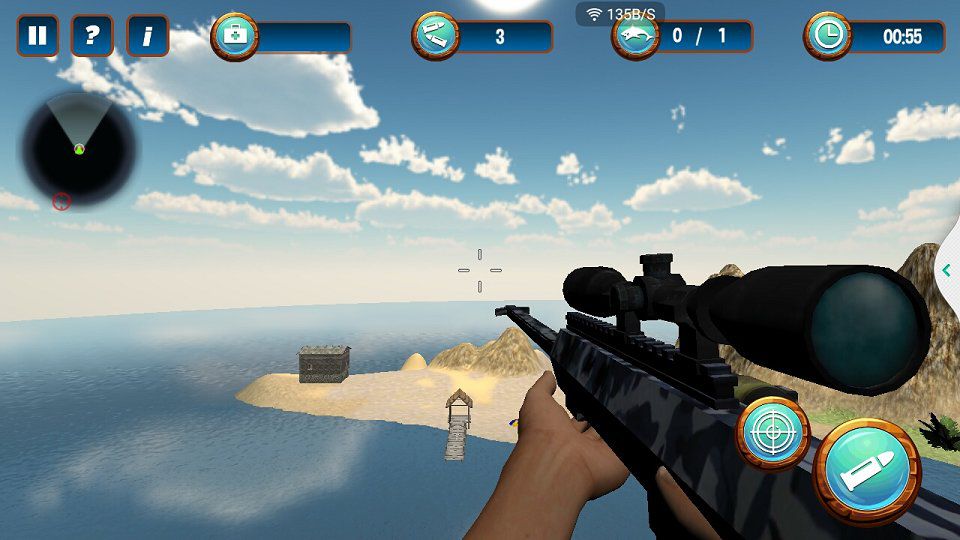960x540 pixels.
Task: Tap the medkit health icon
Action: click(236, 36)
